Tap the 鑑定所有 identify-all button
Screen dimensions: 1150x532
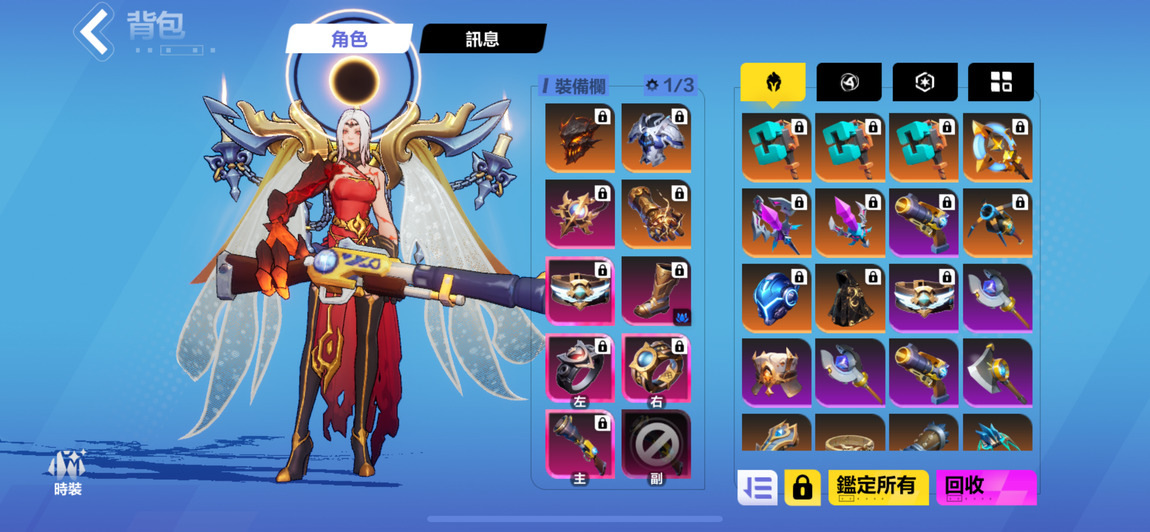877,487
